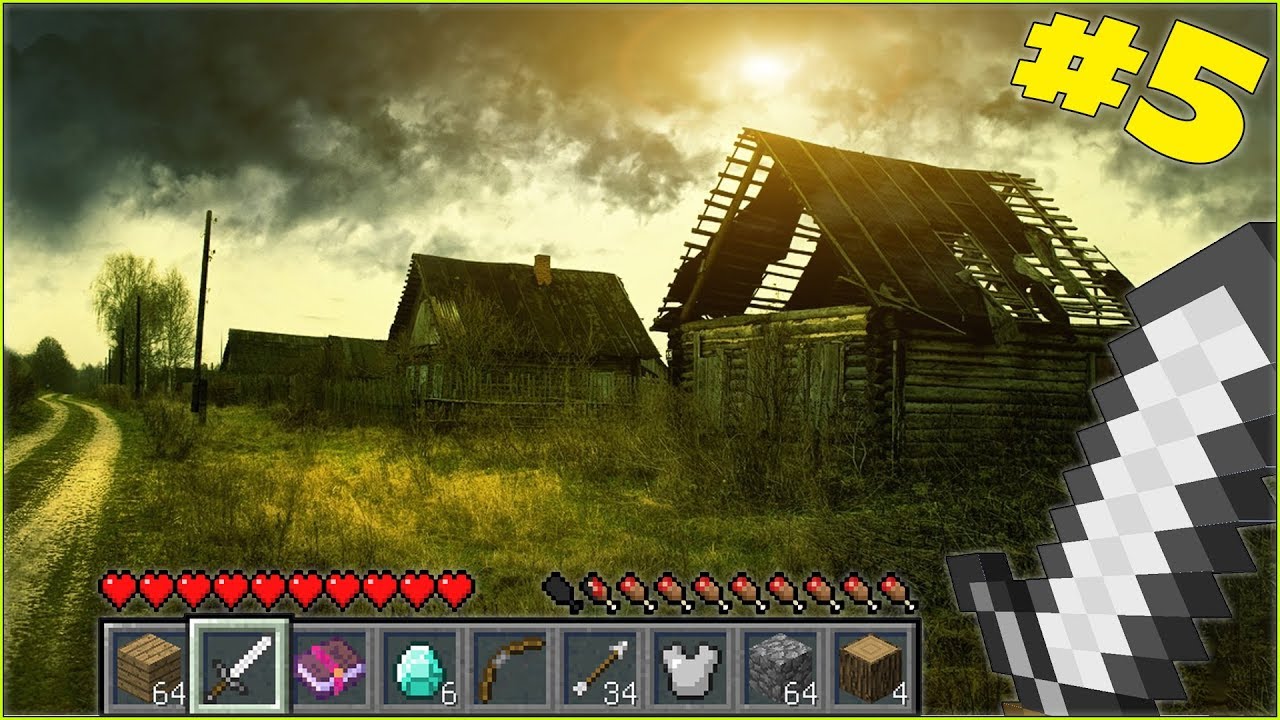Screen dimensions: 1280x720
Task: Select the stack of 64 oak planks
Action: (147, 660)
